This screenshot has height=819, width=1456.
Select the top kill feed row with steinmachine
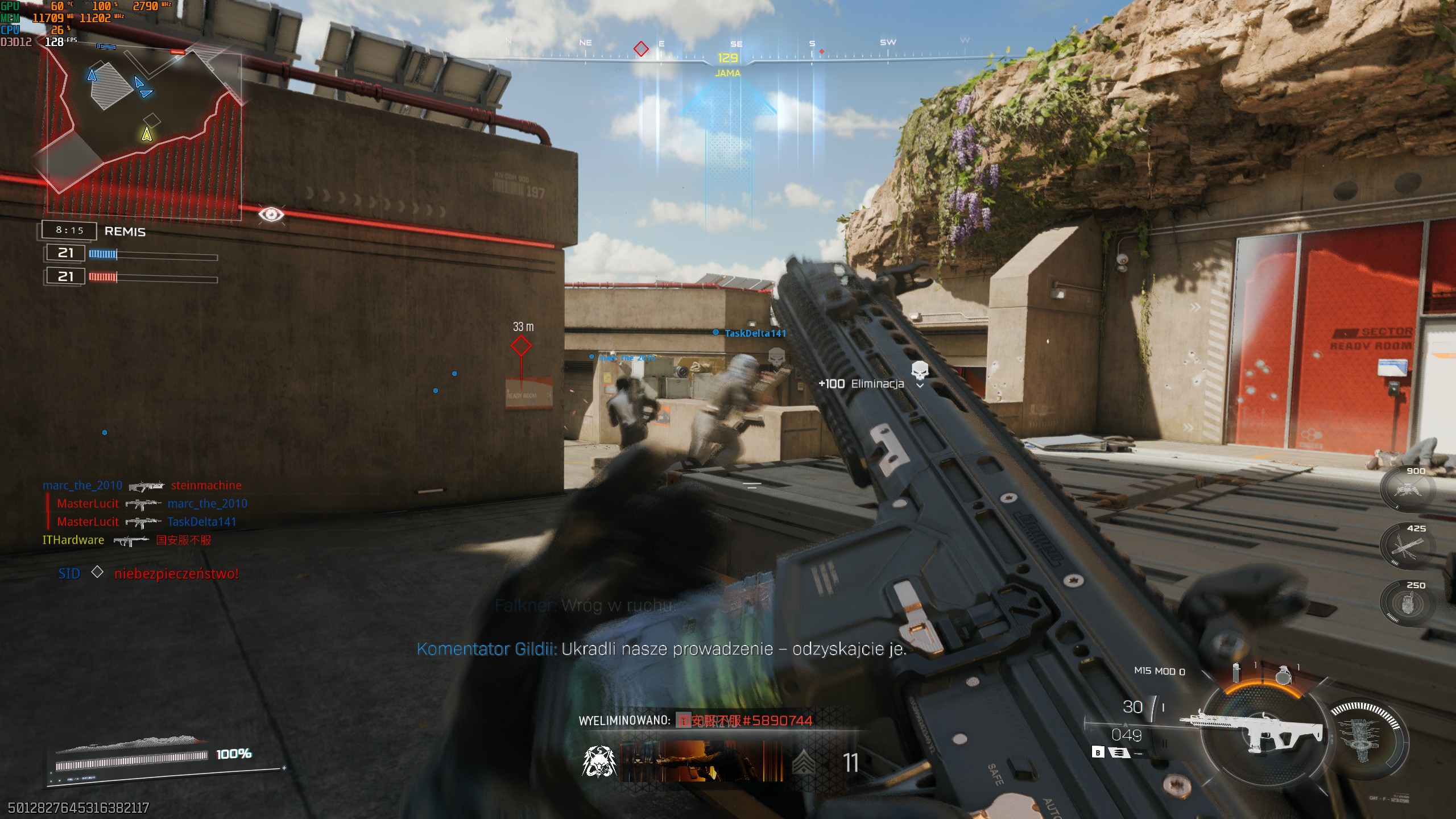[x=142, y=486]
